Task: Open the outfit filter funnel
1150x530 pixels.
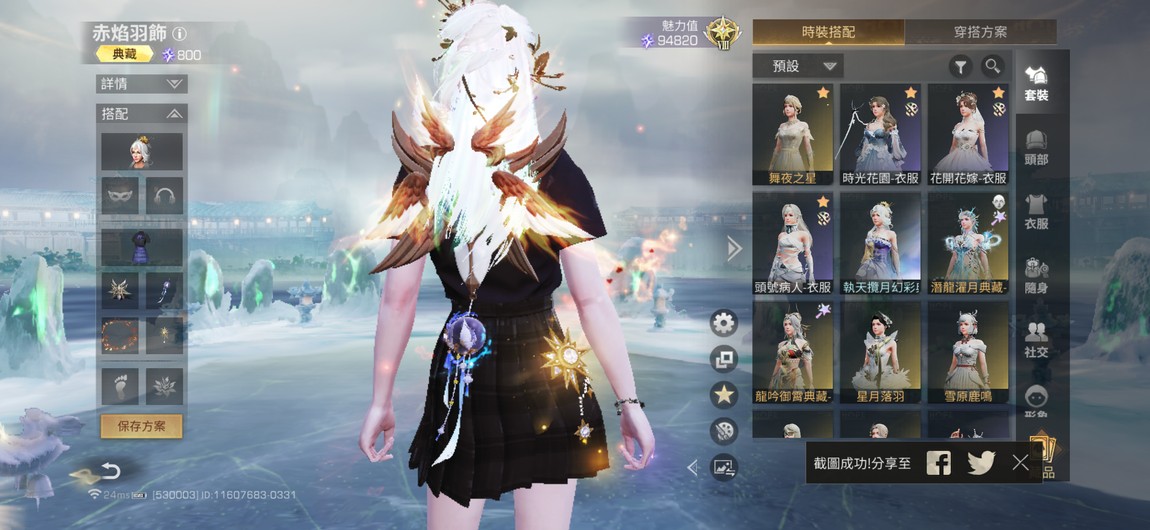Action: [x=960, y=67]
